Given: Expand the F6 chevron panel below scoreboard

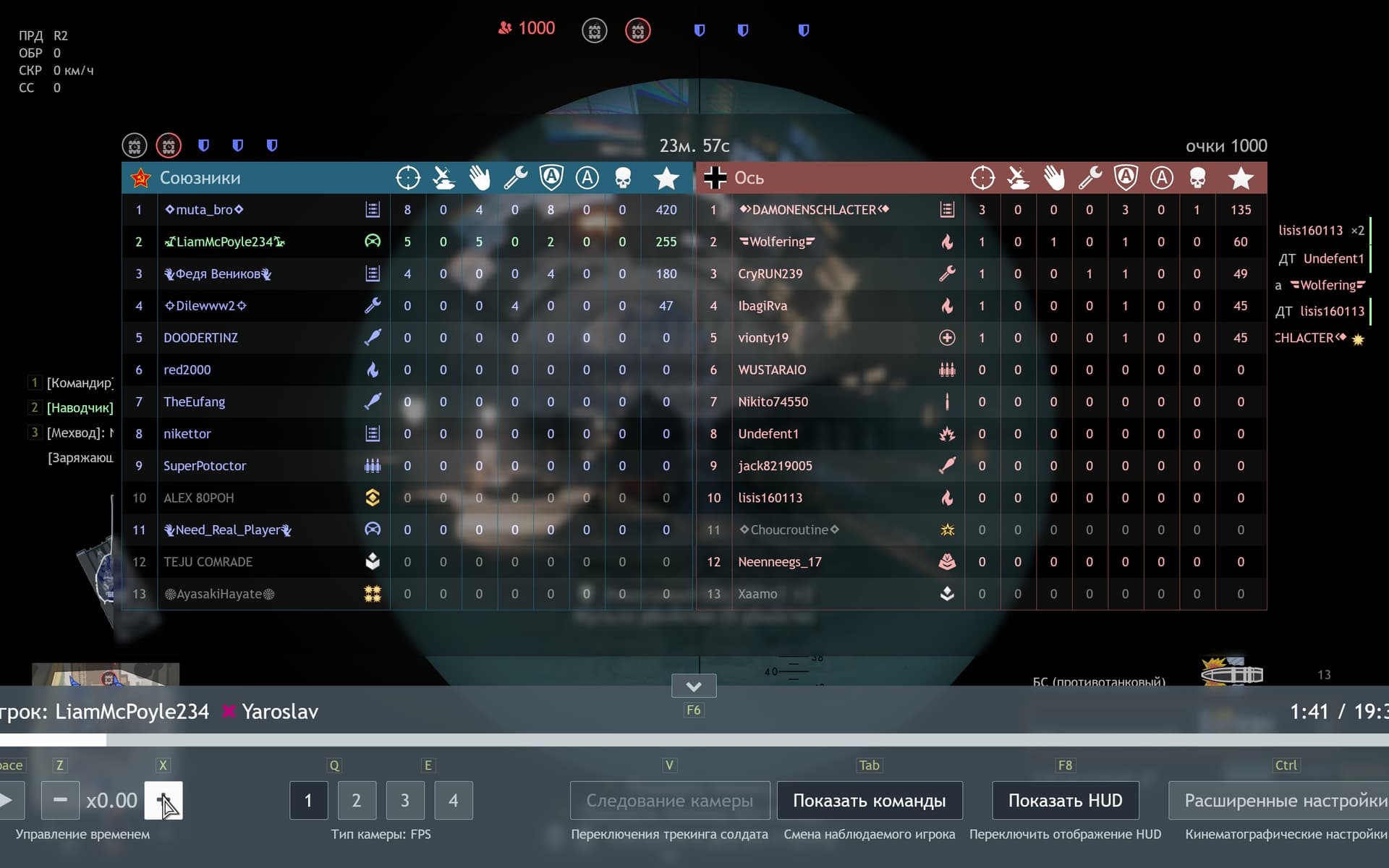Looking at the screenshot, I should [694, 686].
